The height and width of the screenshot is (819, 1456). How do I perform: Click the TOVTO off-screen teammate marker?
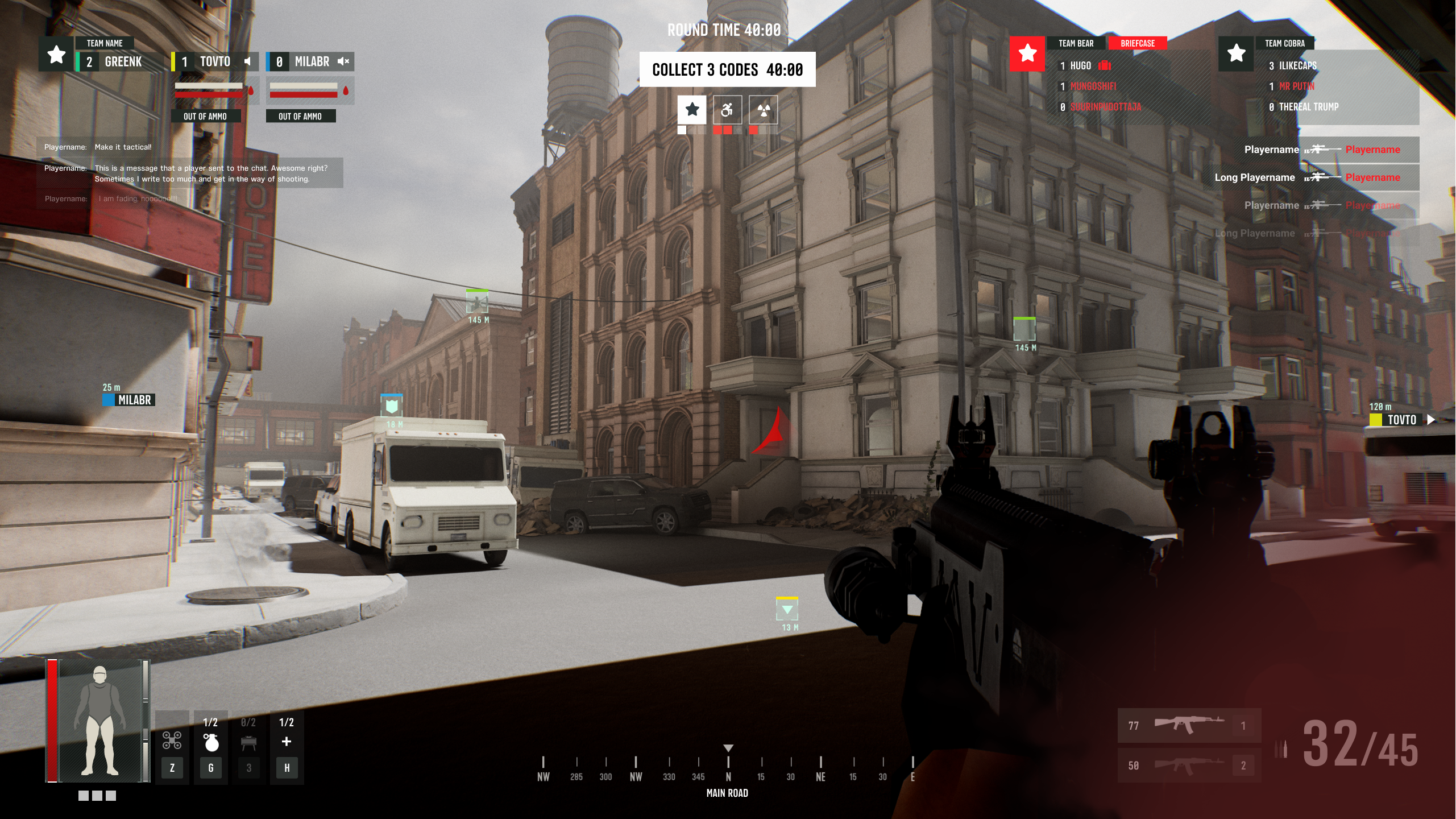click(1401, 420)
